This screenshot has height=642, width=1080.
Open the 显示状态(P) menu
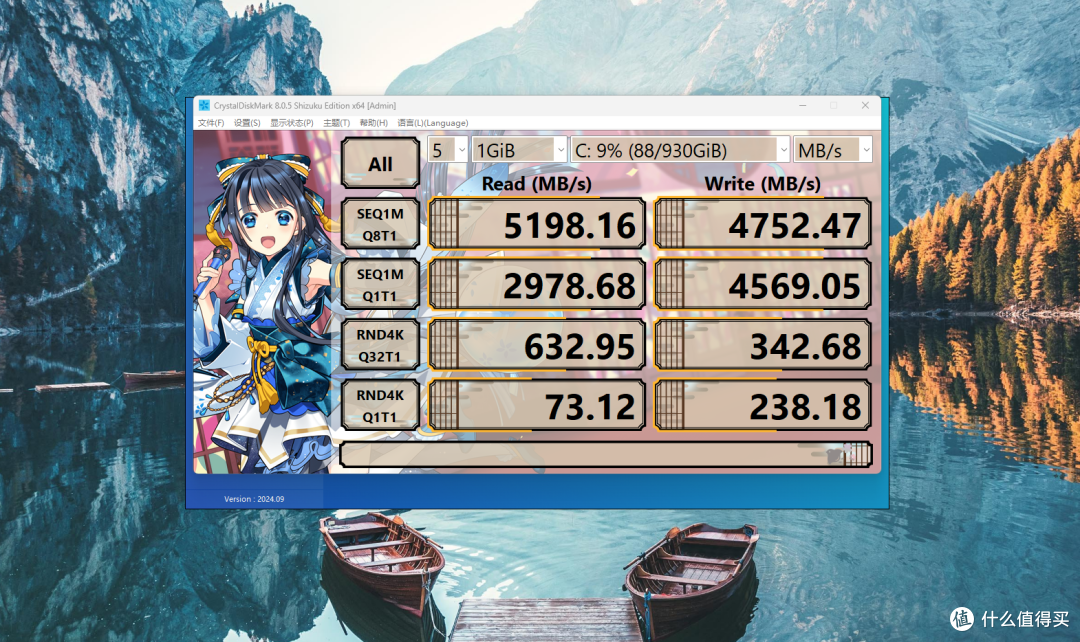292,123
